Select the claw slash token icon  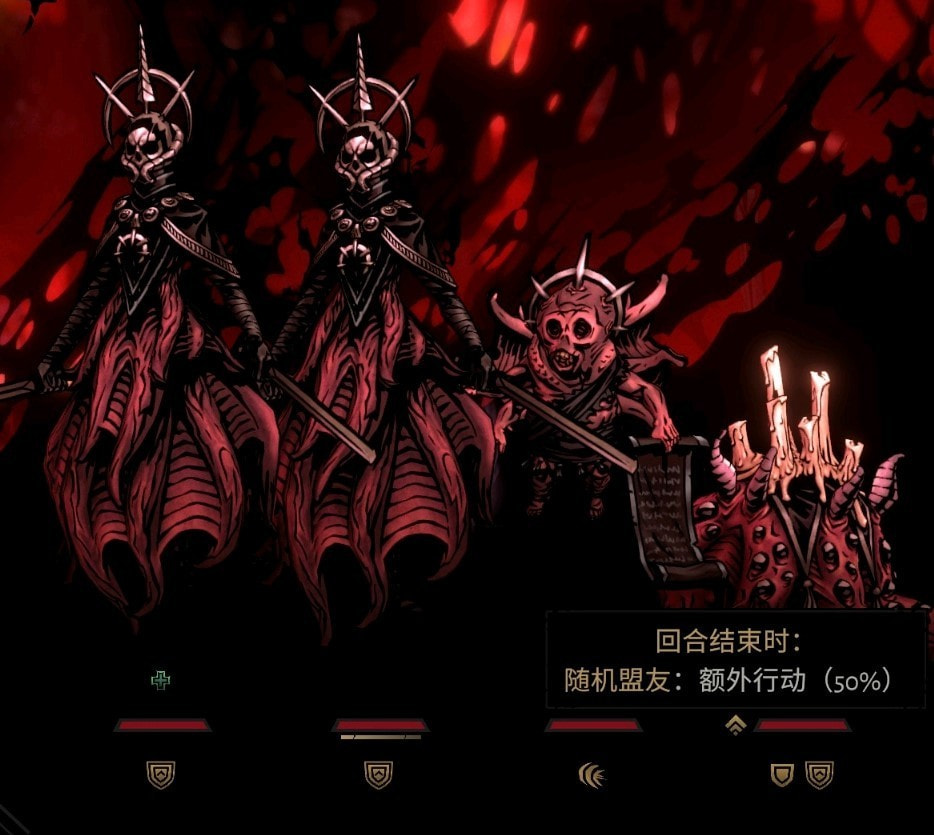[x=593, y=774]
